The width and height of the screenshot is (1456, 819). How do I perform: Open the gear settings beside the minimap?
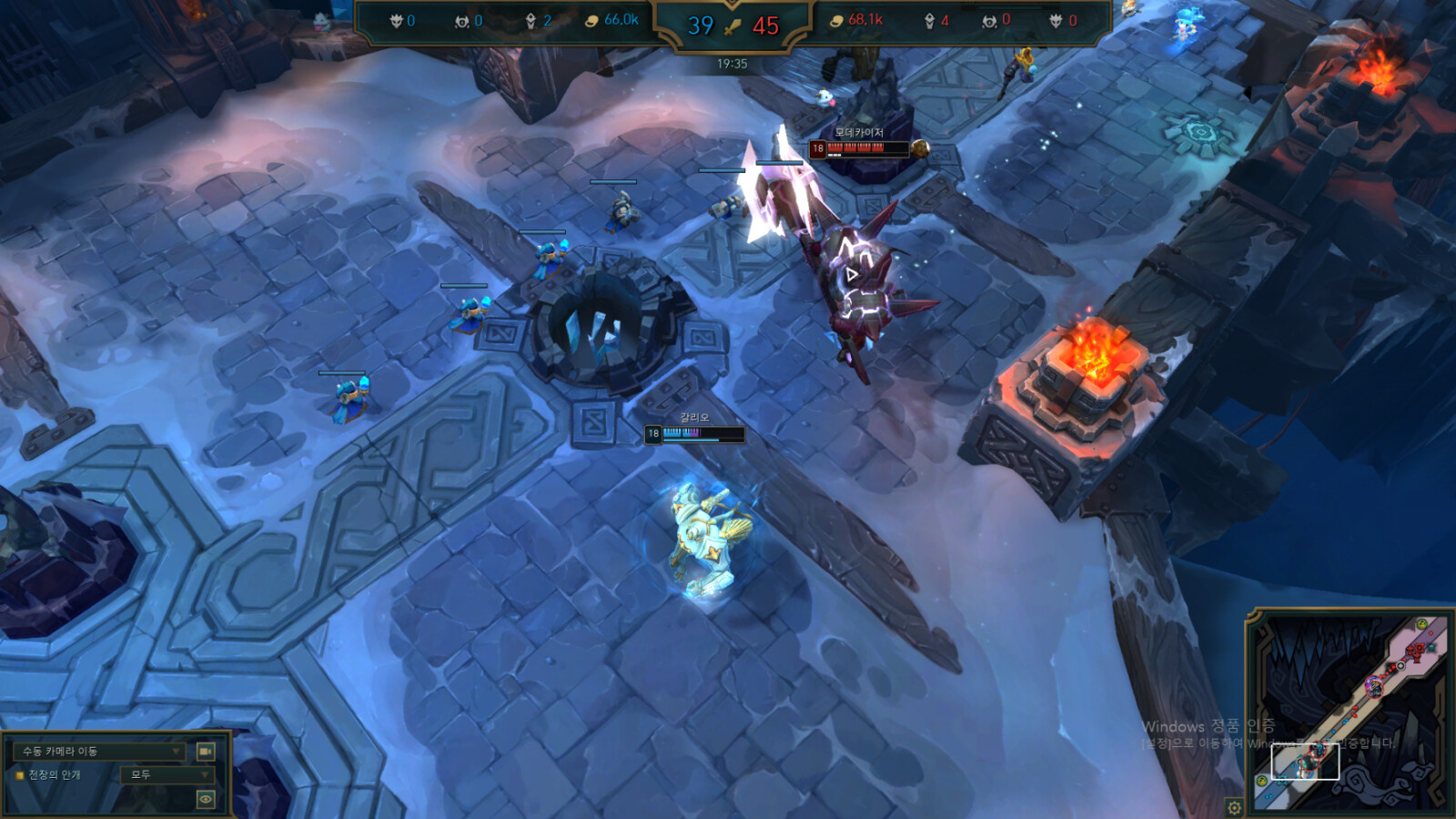pos(1234,807)
